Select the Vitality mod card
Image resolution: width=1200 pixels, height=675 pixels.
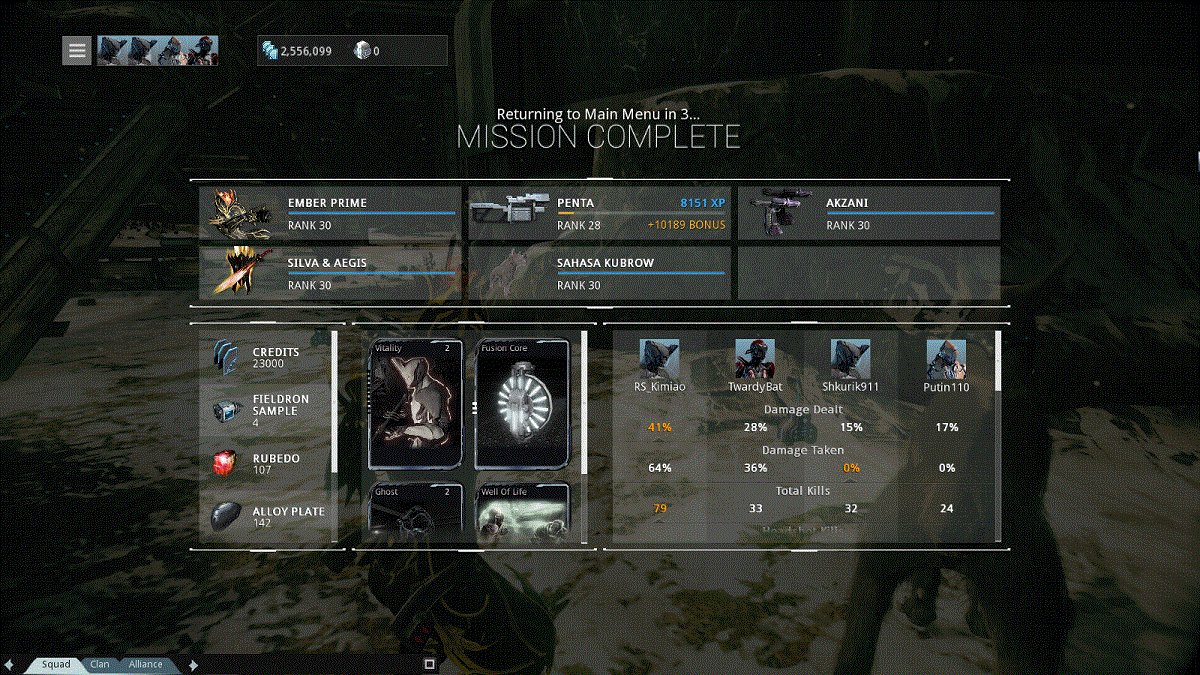416,404
